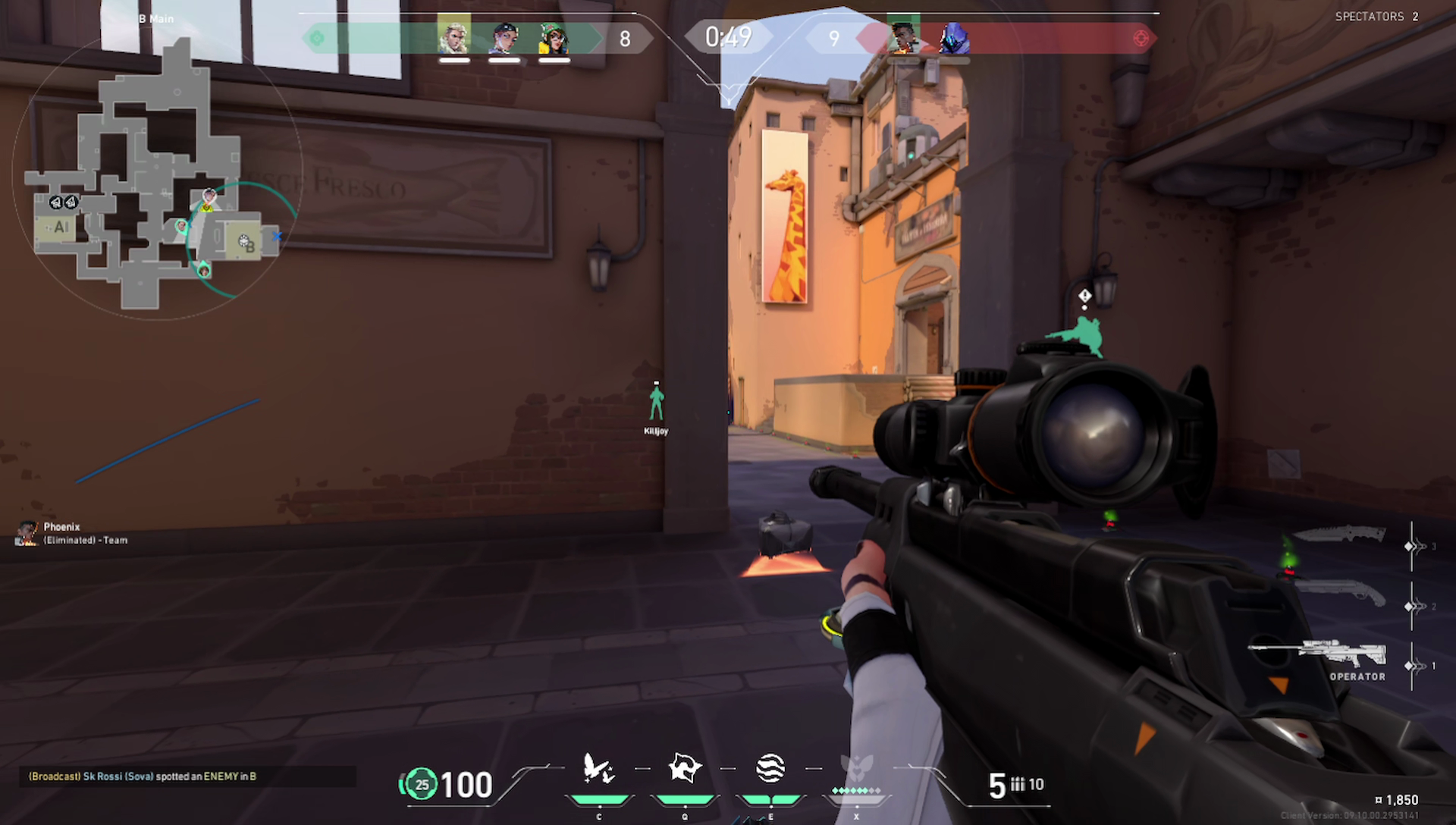The image size is (1456, 825).
Task: Click the faded butterfly ultimate ability icon
Action: pyautogui.click(x=856, y=769)
